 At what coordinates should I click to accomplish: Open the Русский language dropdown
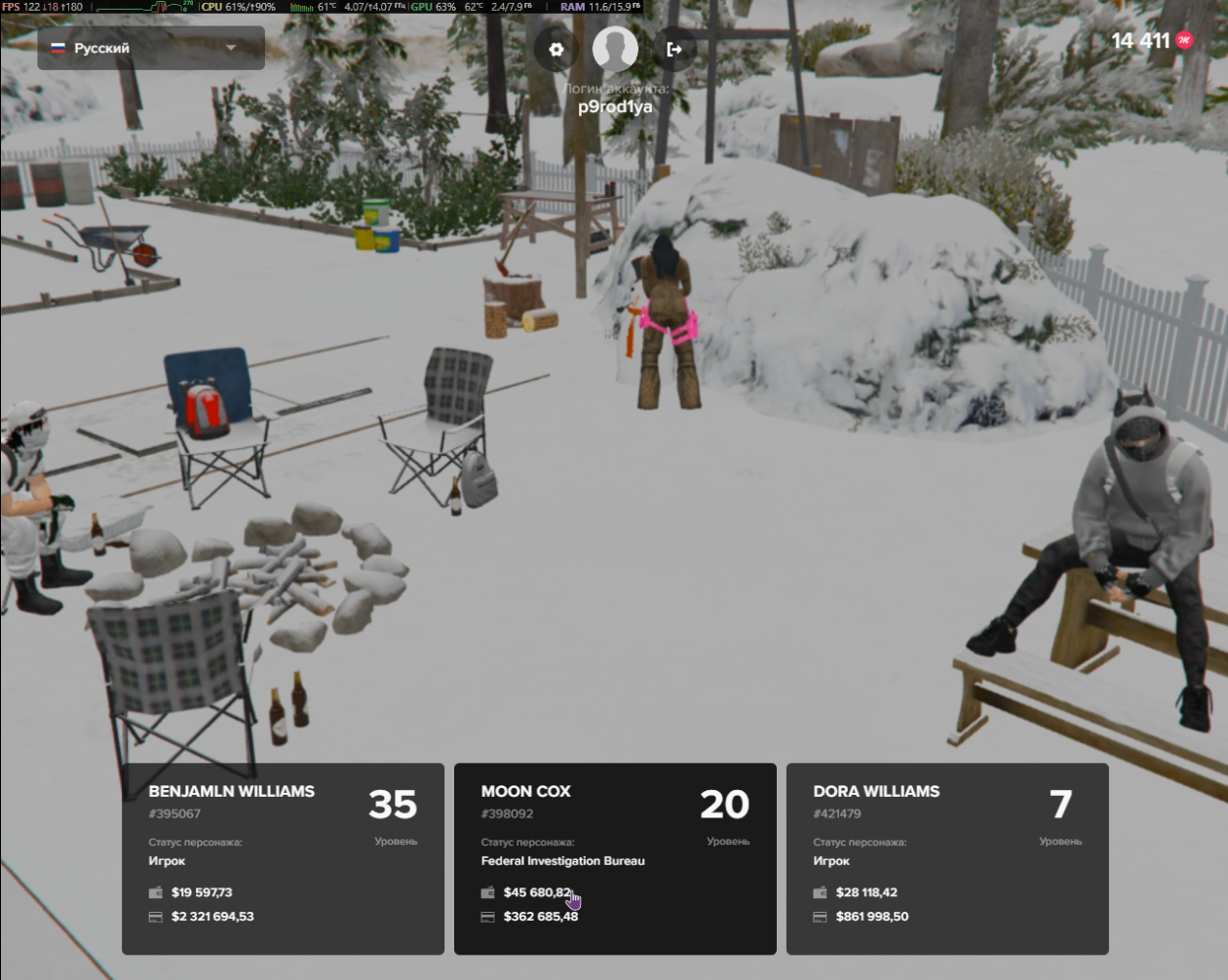(151, 48)
